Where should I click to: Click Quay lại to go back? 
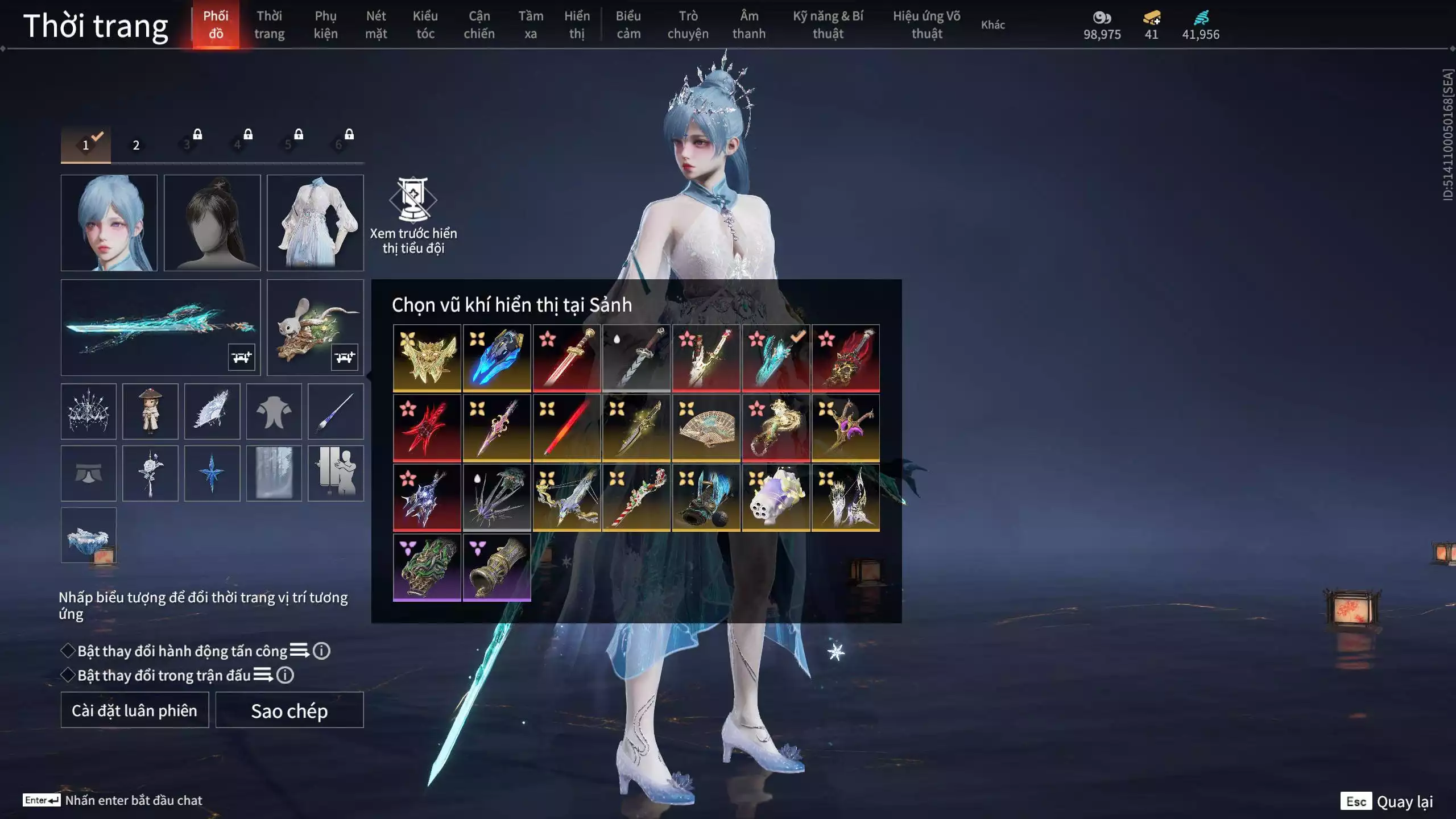pyautogui.click(x=1404, y=802)
